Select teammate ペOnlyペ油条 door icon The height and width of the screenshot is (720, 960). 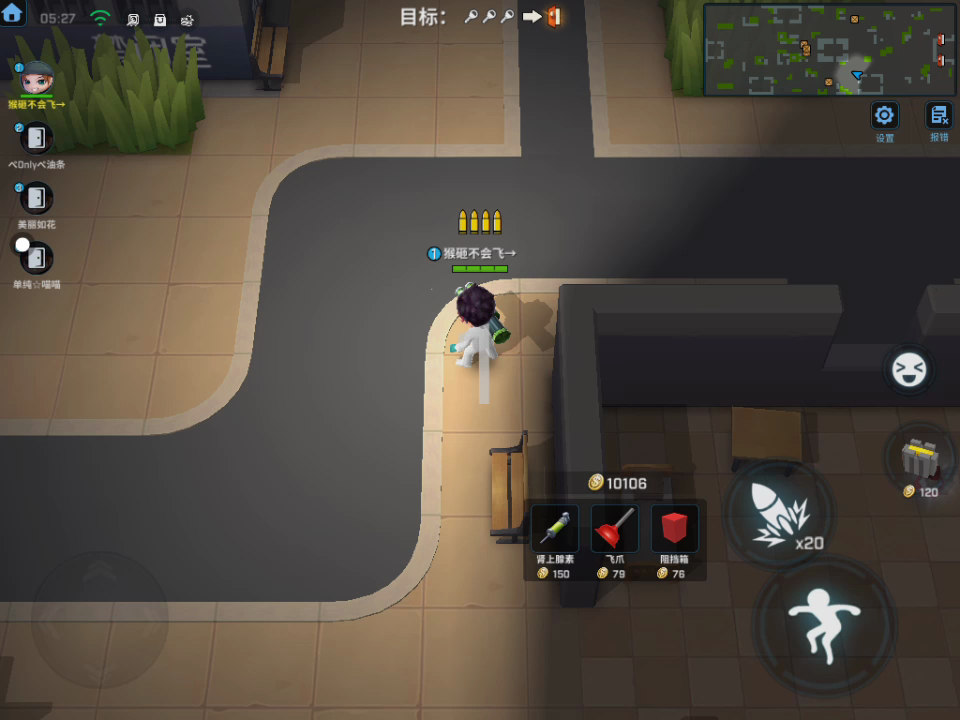37,138
